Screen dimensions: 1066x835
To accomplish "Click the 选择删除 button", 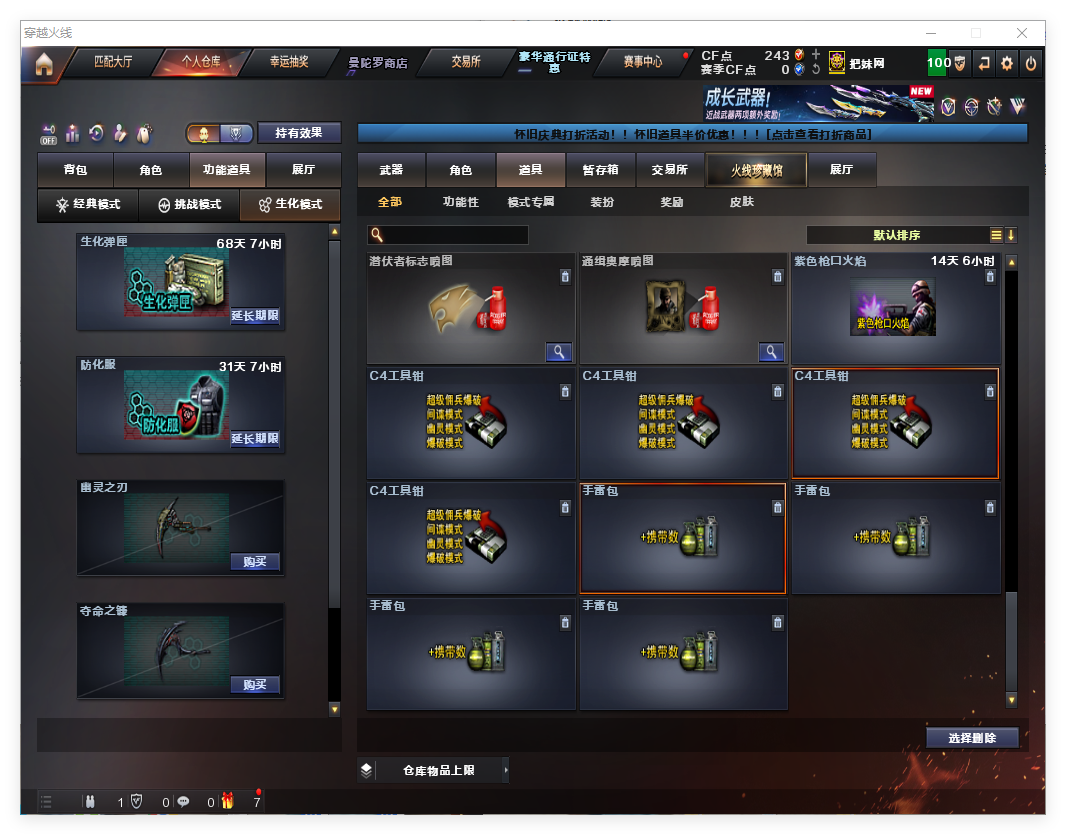I will point(972,738).
